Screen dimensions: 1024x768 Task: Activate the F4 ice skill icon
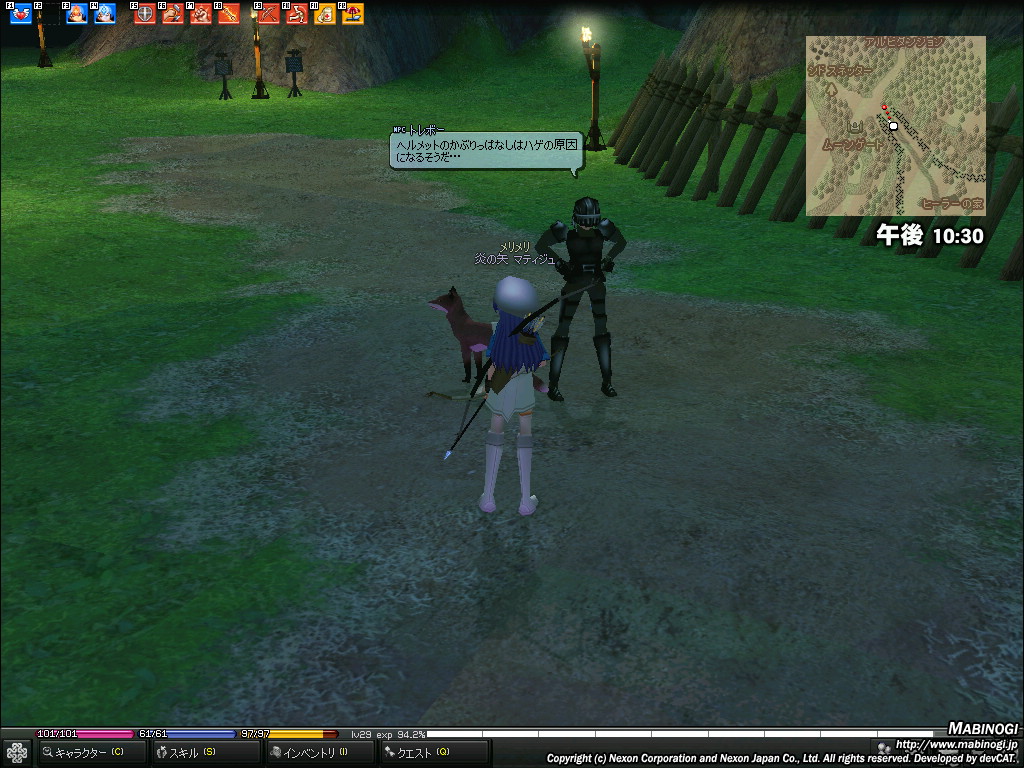[x=104, y=14]
